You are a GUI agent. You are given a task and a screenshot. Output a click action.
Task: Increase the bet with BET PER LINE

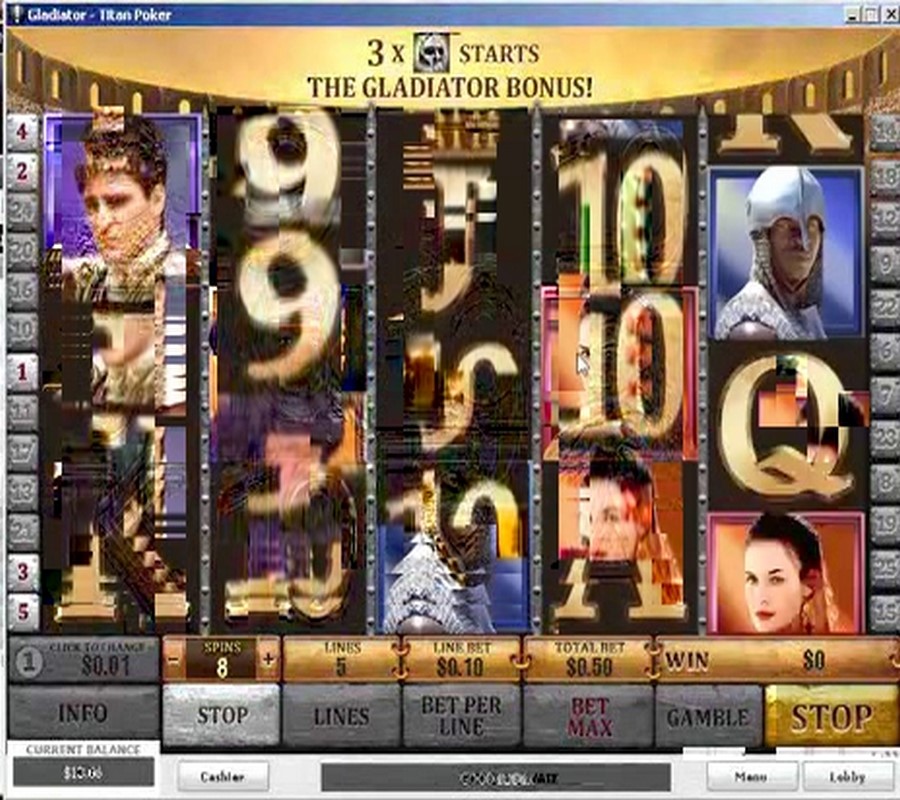pos(461,716)
